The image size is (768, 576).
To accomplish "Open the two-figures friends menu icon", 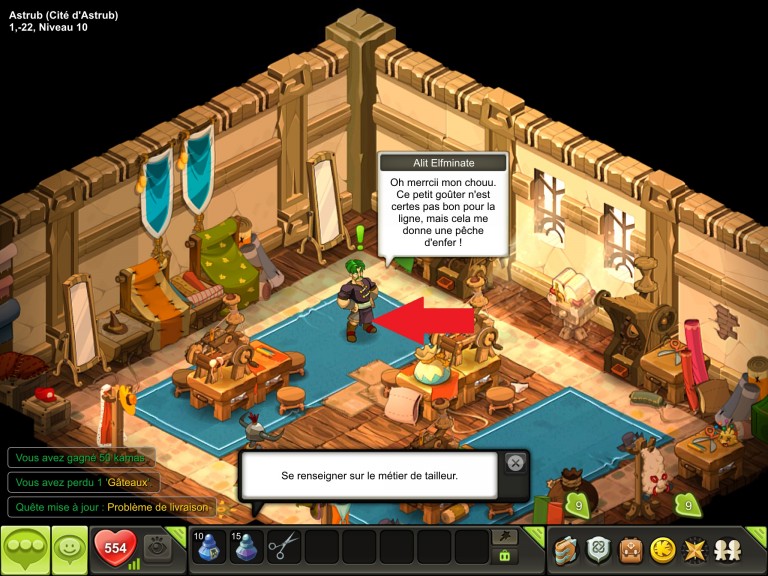I will click(x=725, y=550).
